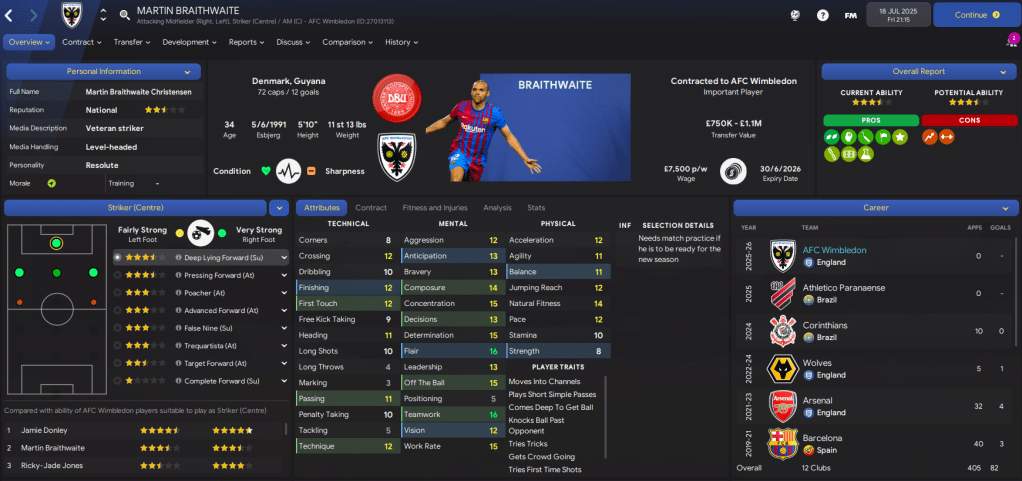Screen dimensions: 1022x481
Task: Show the Stats tab
Action: (536, 208)
